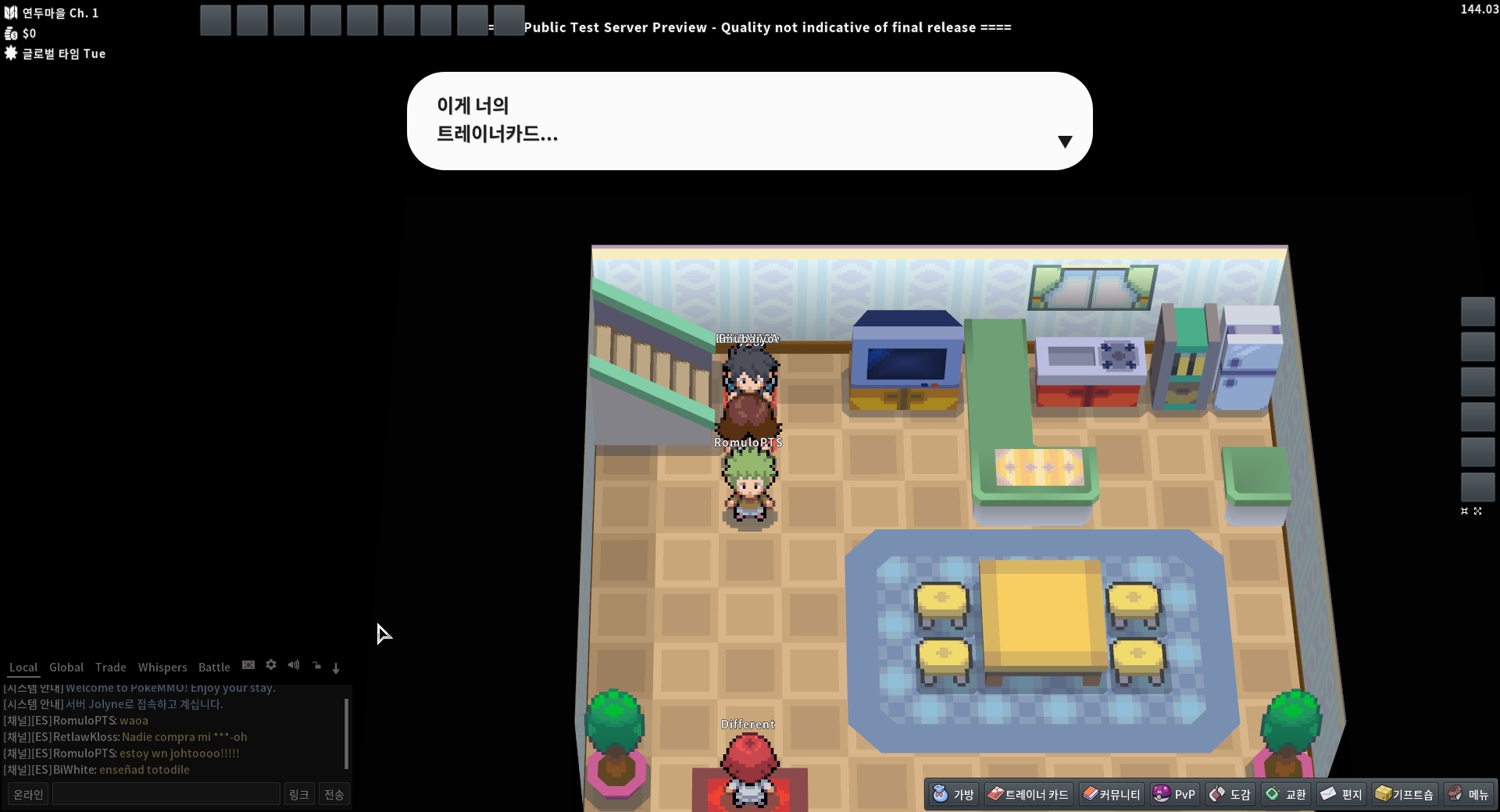The height and width of the screenshot is (812, 1500).
Task: Open the 편지 mail inbox
Action: (1341, 794)
